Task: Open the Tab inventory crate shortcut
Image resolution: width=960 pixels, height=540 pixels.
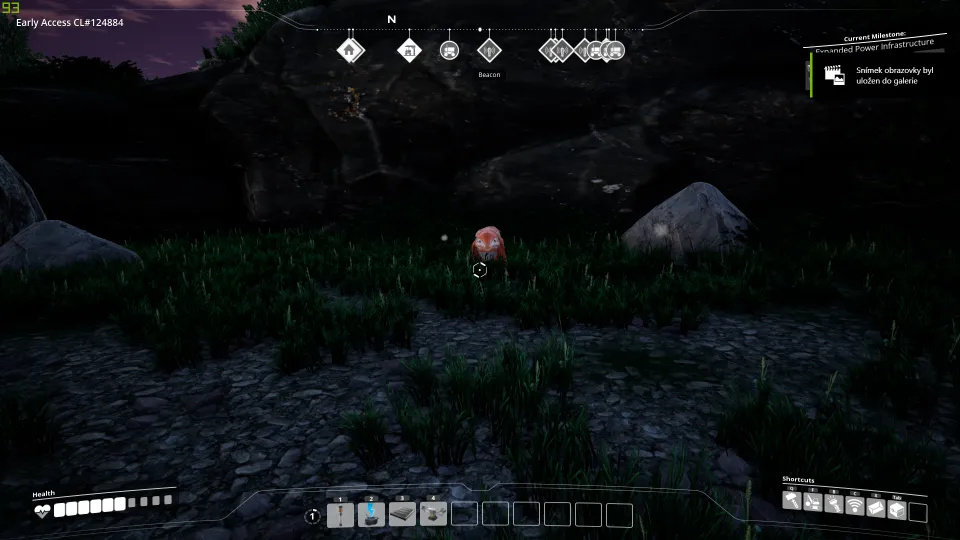Action: coord(896,509)
